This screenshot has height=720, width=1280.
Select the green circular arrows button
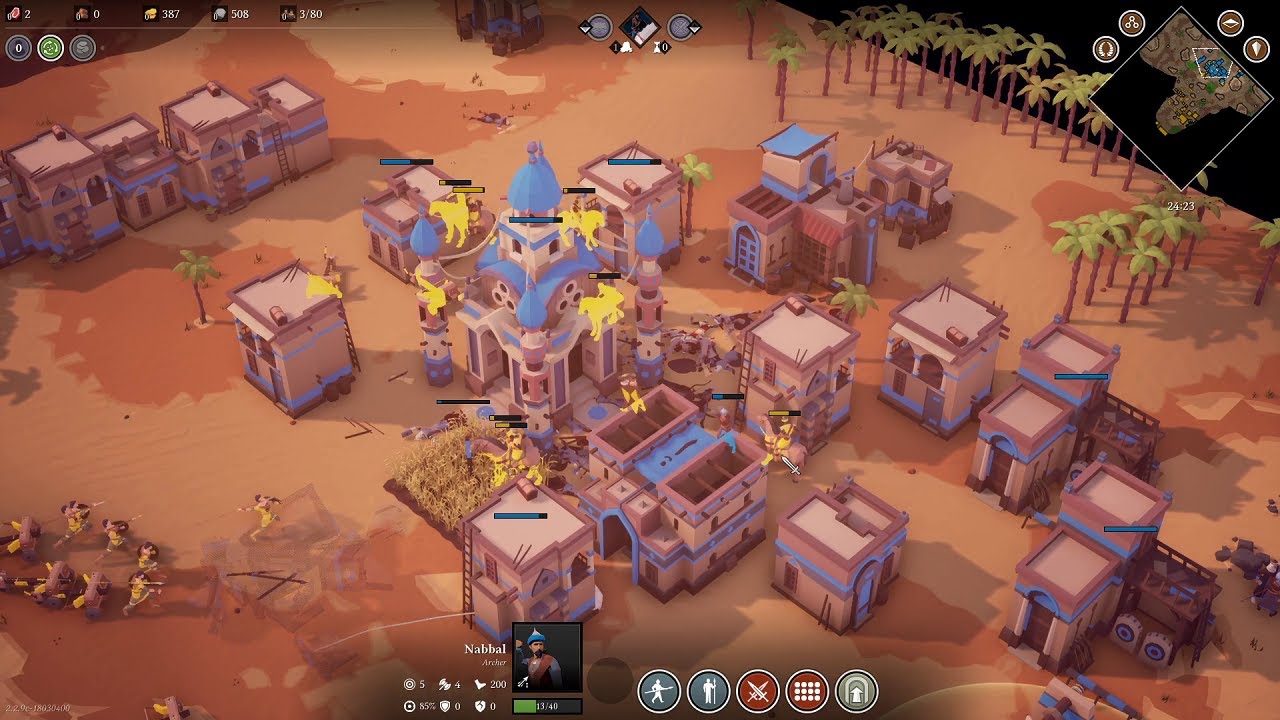coord(51,47)
